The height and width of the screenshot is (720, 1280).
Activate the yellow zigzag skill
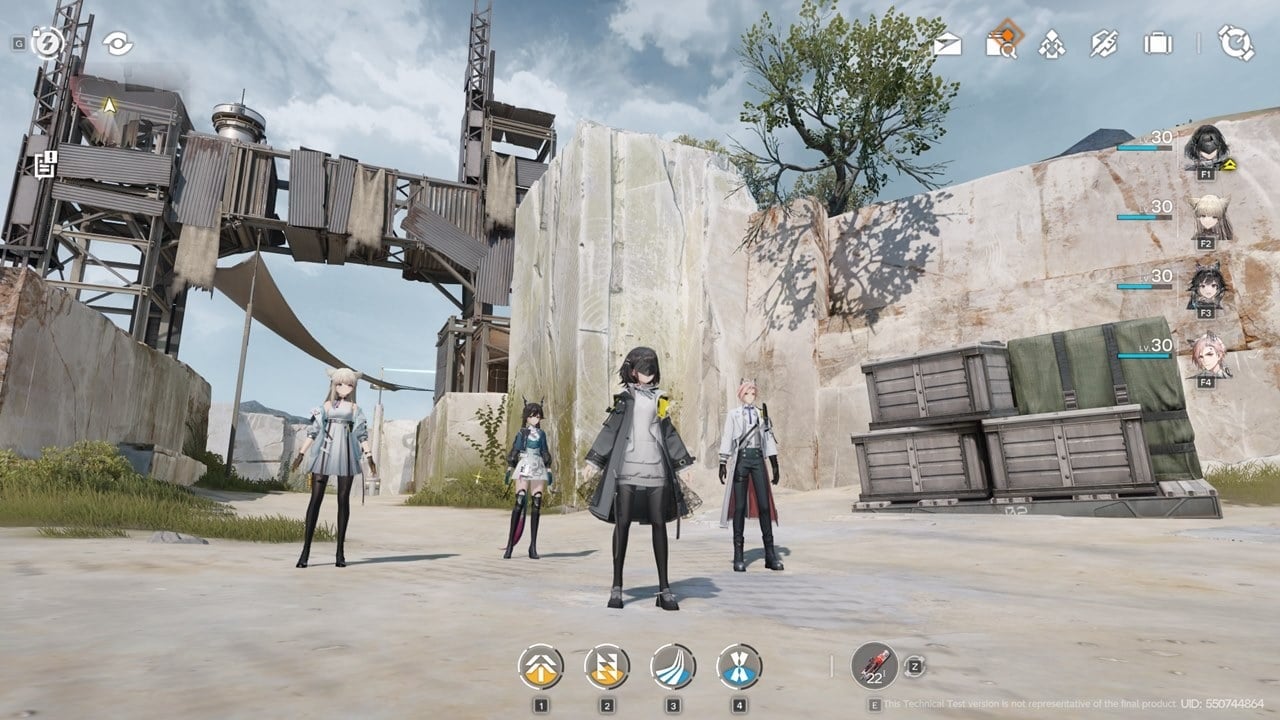(607, 666)
